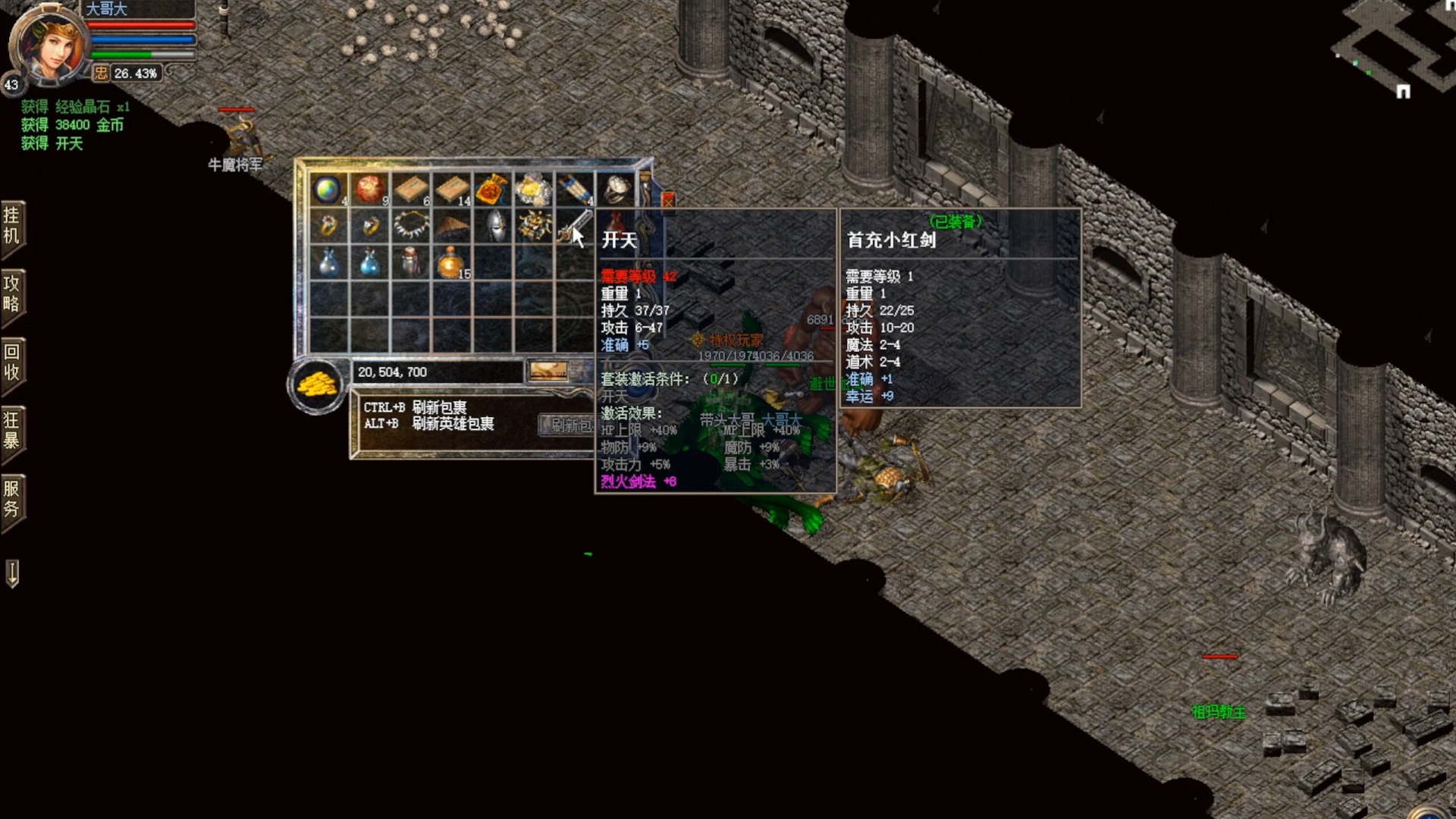
Task: Close the inventory bag window
Action: point(668,201)
